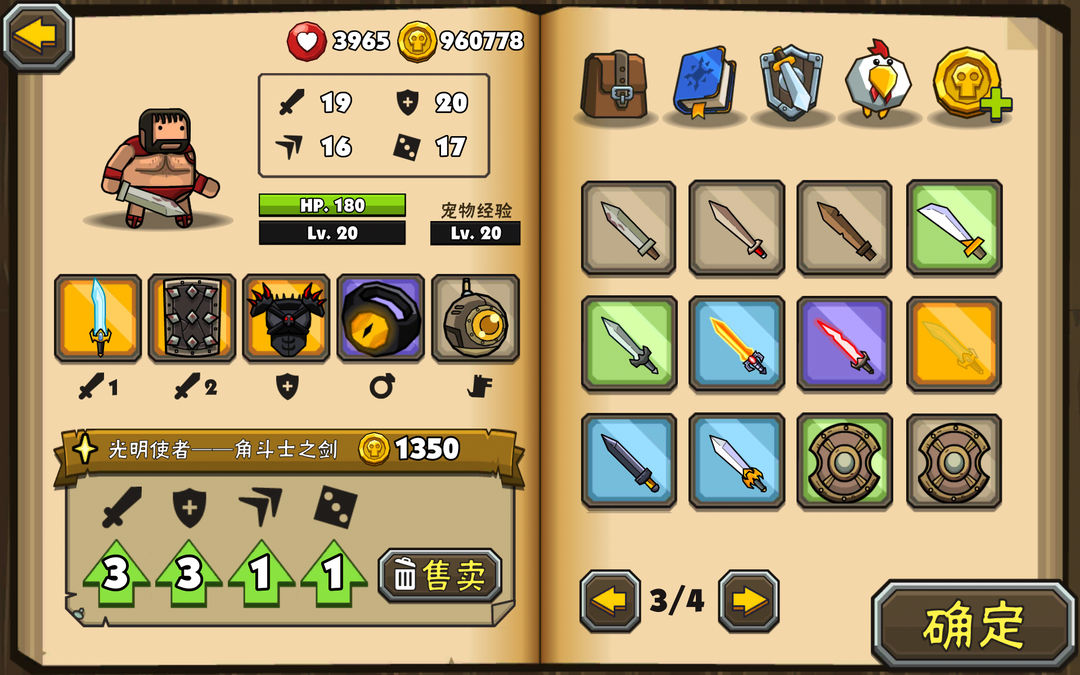This screenshot has height=675, width=1080.
Task: Select the equipped round helmet accessory slot
Action: click(x=475, y=317)
